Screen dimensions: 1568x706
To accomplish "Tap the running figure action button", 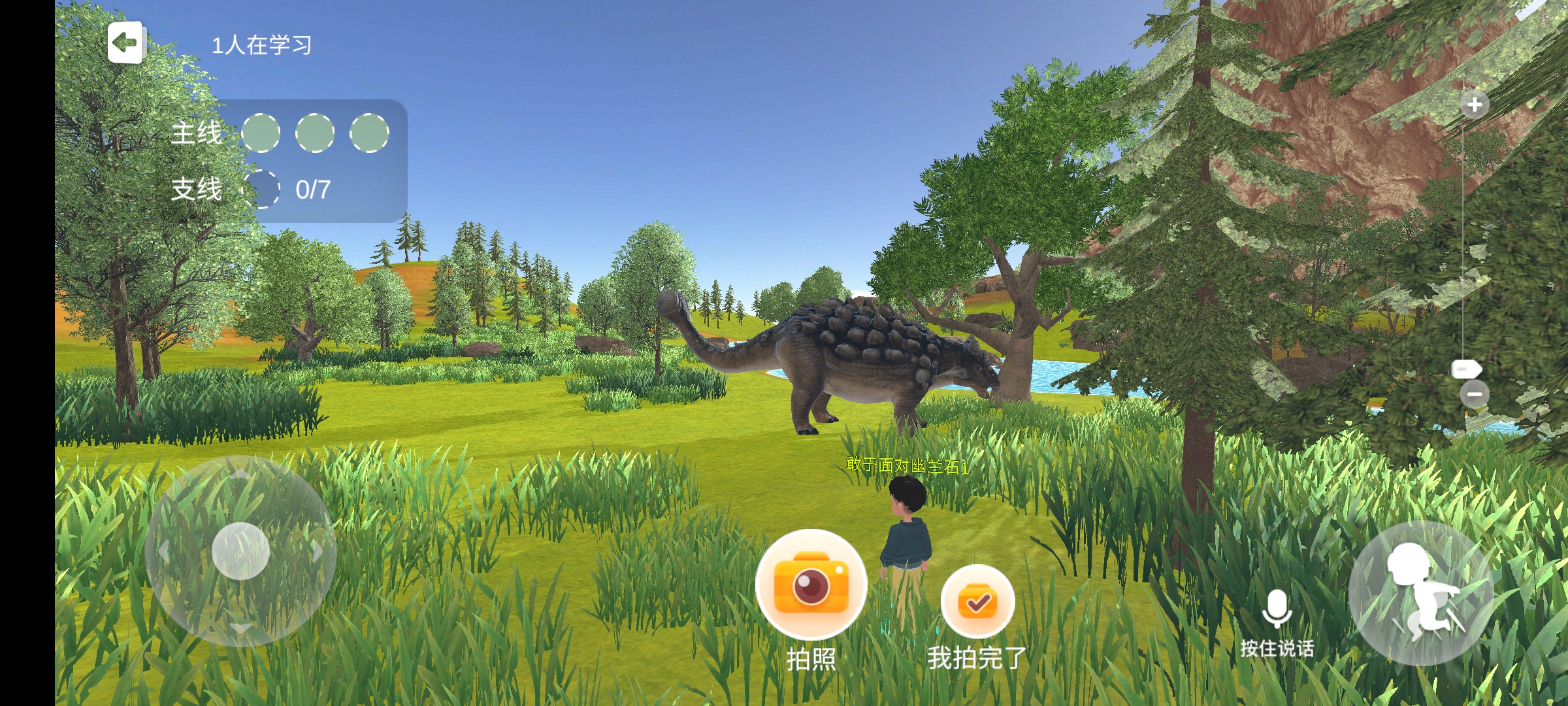I will pos(1420,594).
